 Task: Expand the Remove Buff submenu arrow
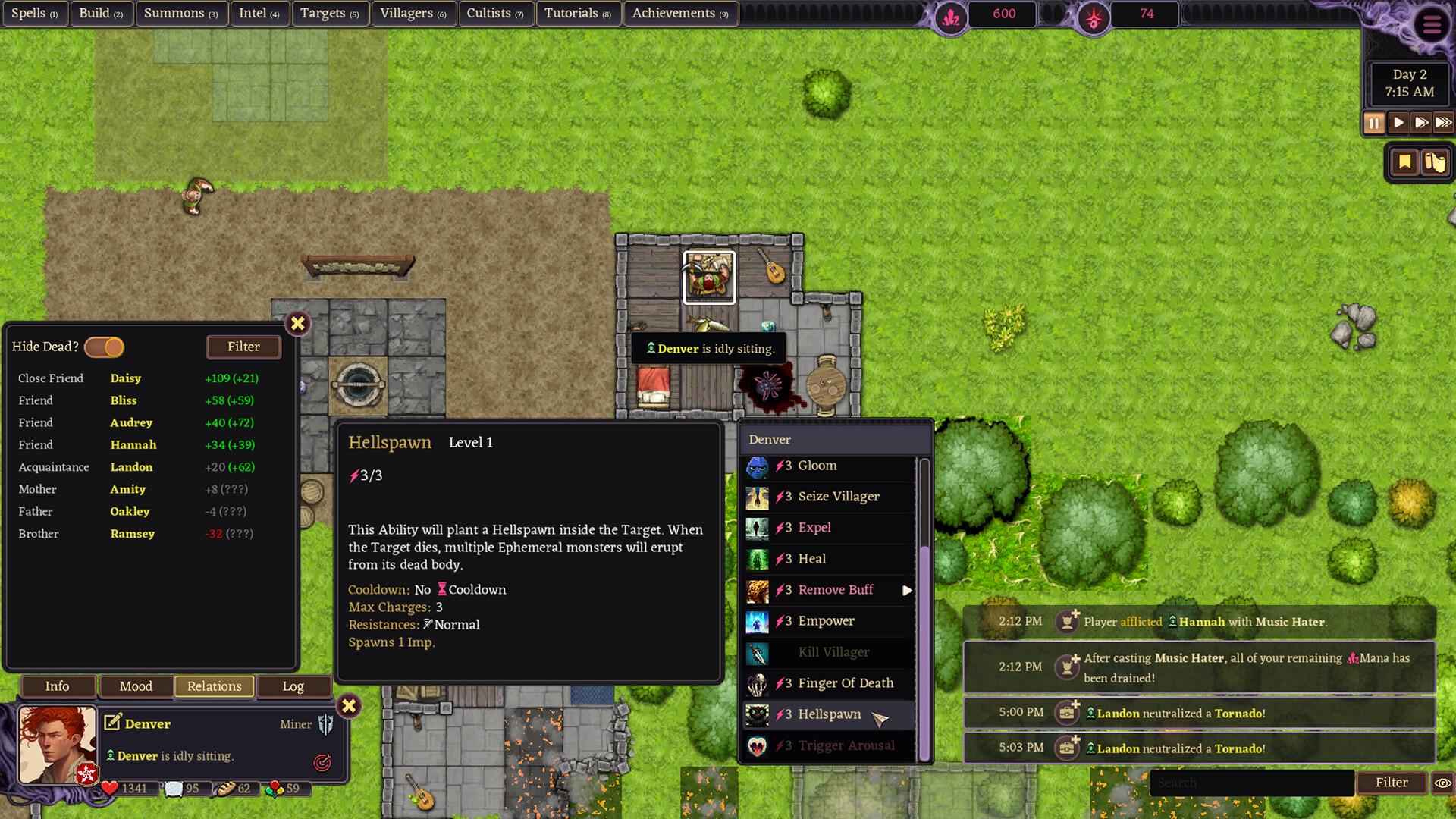pyautogui.click(x=908, y=590)
